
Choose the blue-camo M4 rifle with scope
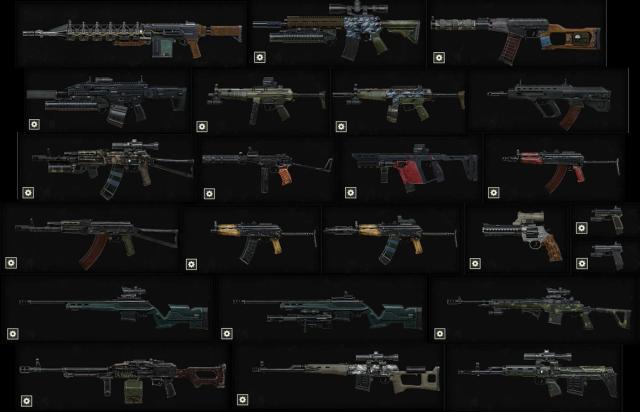[338, 32]
